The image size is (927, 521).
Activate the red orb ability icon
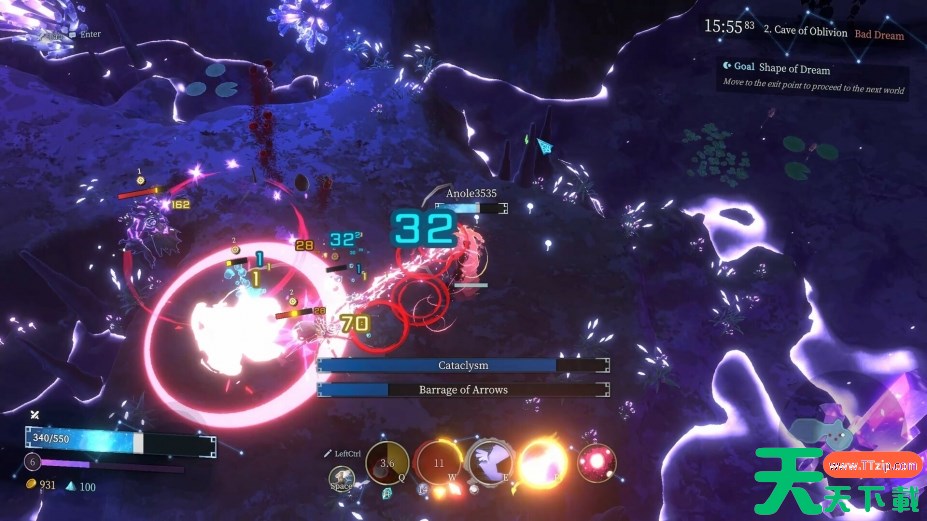tap(597, 462)
